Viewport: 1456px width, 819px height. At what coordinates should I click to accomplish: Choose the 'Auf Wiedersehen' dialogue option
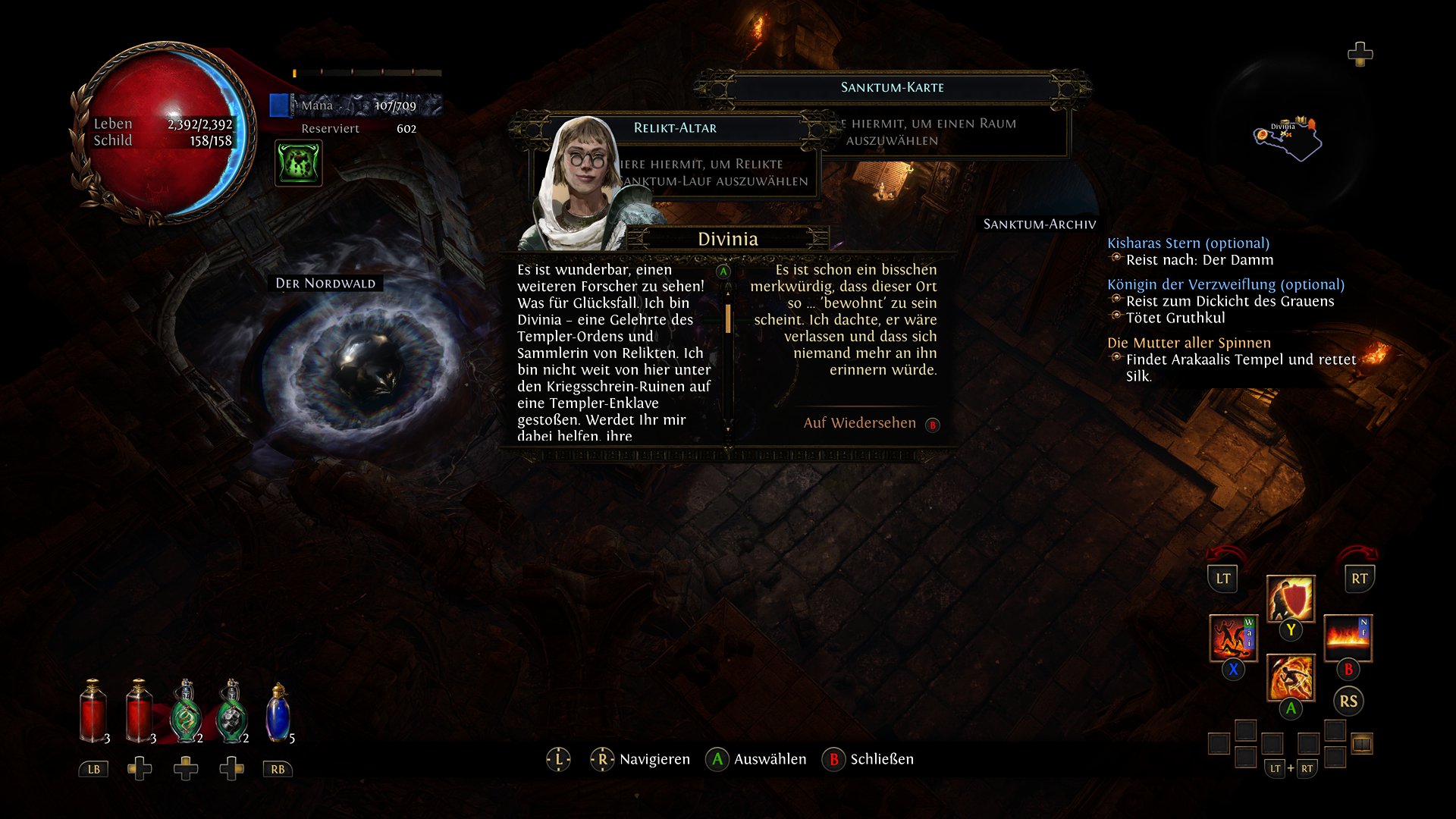click(x=859, y=423)
